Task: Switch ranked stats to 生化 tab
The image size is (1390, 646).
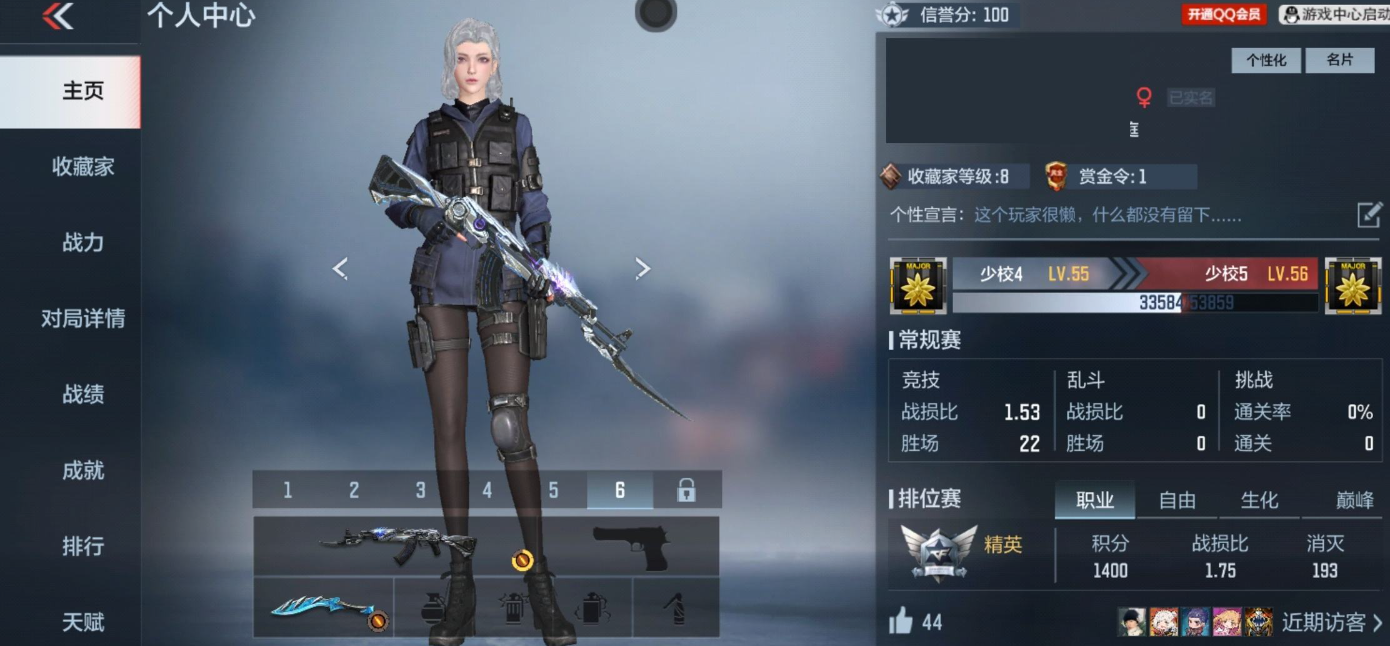Action: coord(1259,501)
